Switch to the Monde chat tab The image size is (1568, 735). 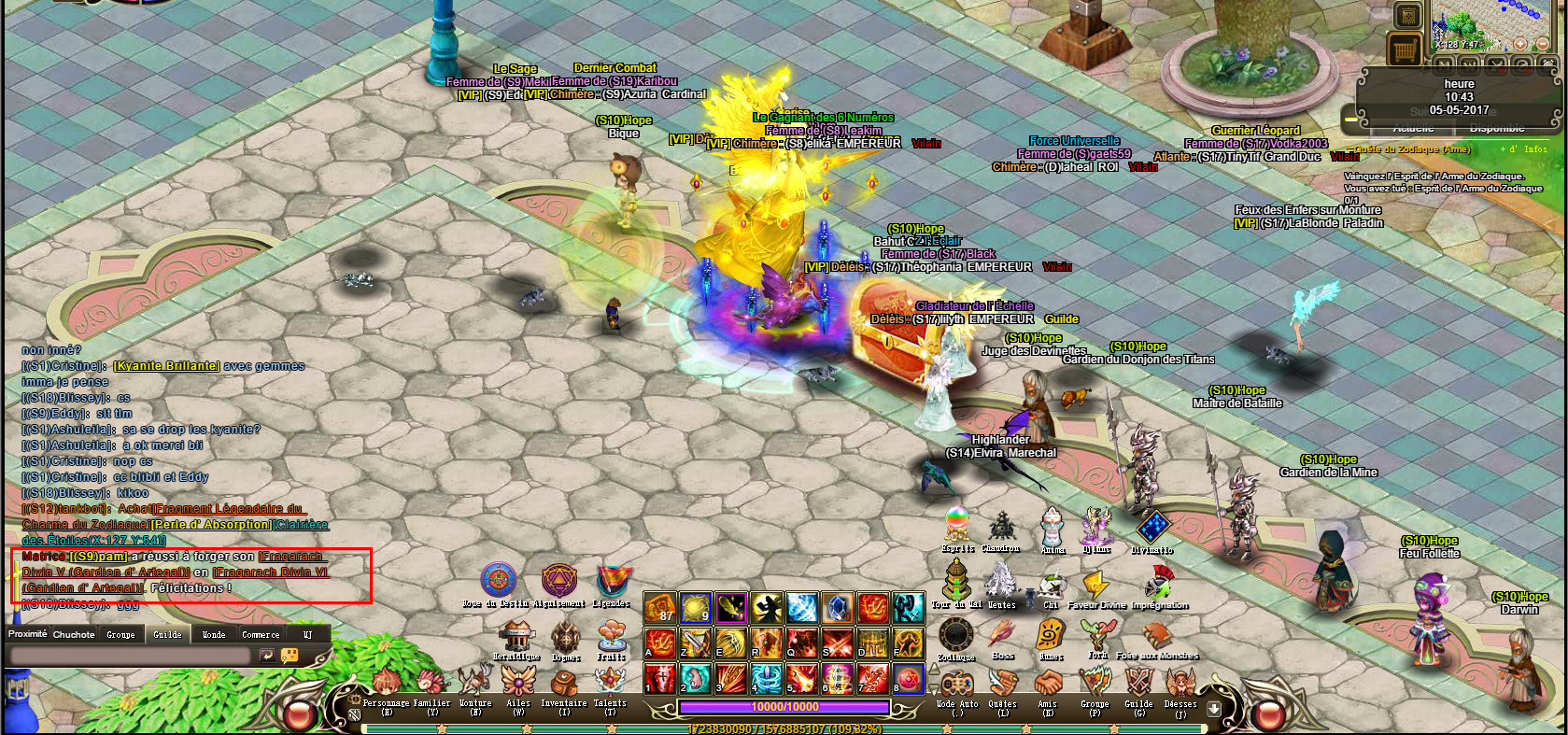click(214, 634)
